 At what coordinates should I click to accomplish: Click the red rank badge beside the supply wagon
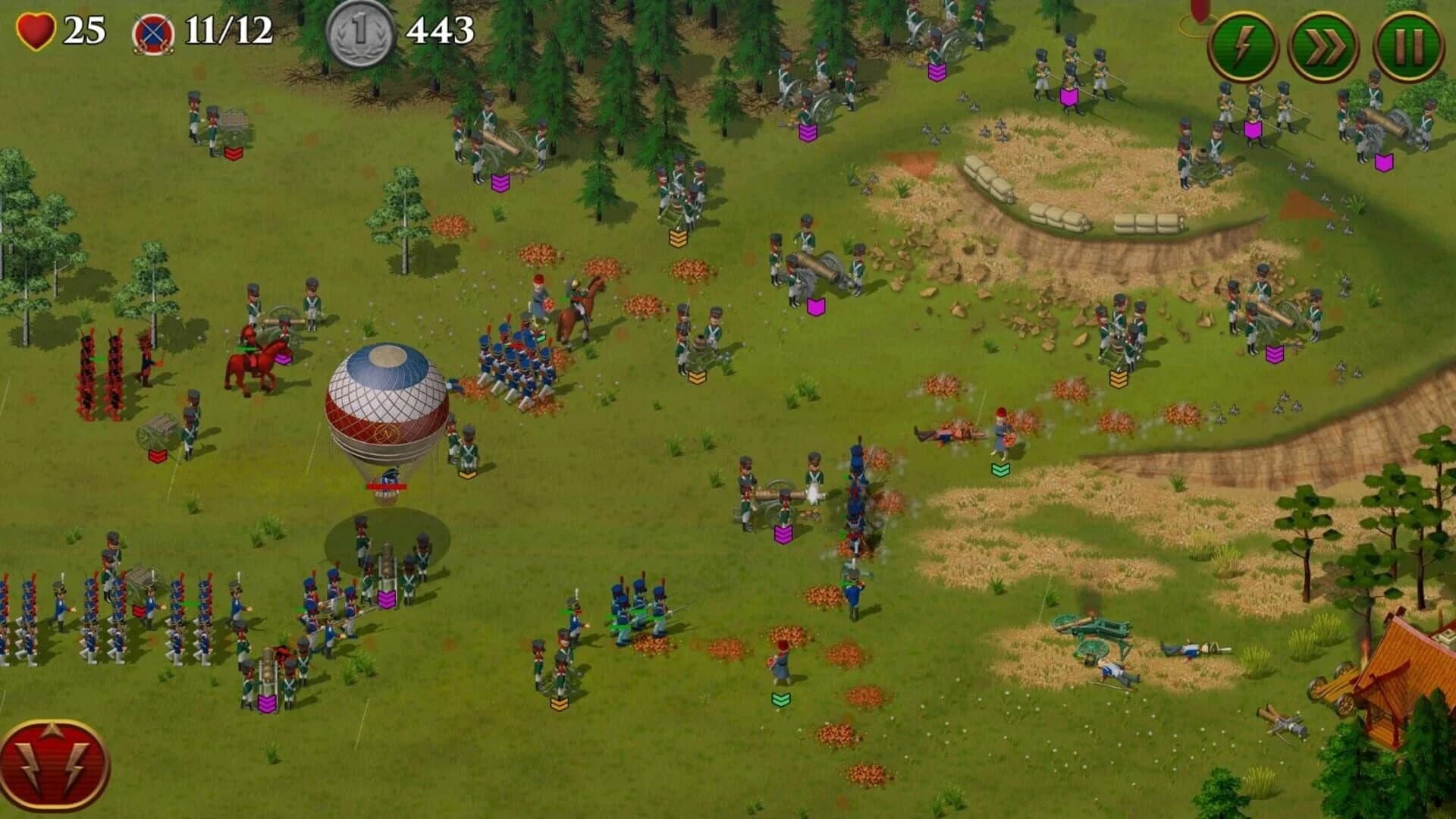click(157, 455)
